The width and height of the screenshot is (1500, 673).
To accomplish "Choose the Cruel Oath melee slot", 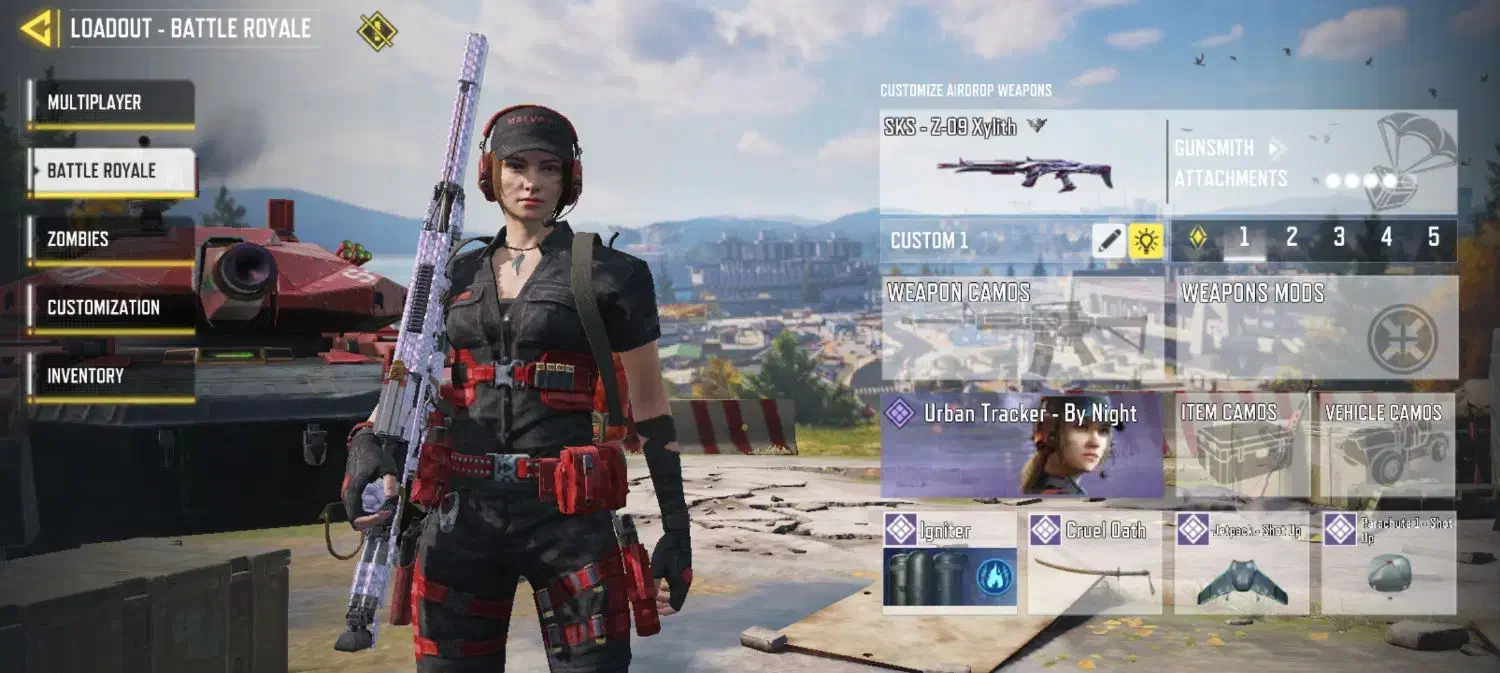I will click(x=1094, y=563).
